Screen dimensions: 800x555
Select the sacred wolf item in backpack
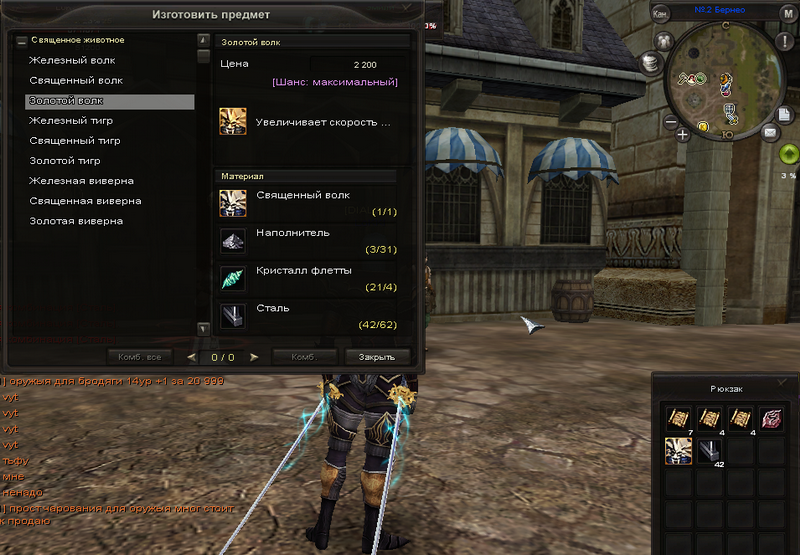(678, 452)
